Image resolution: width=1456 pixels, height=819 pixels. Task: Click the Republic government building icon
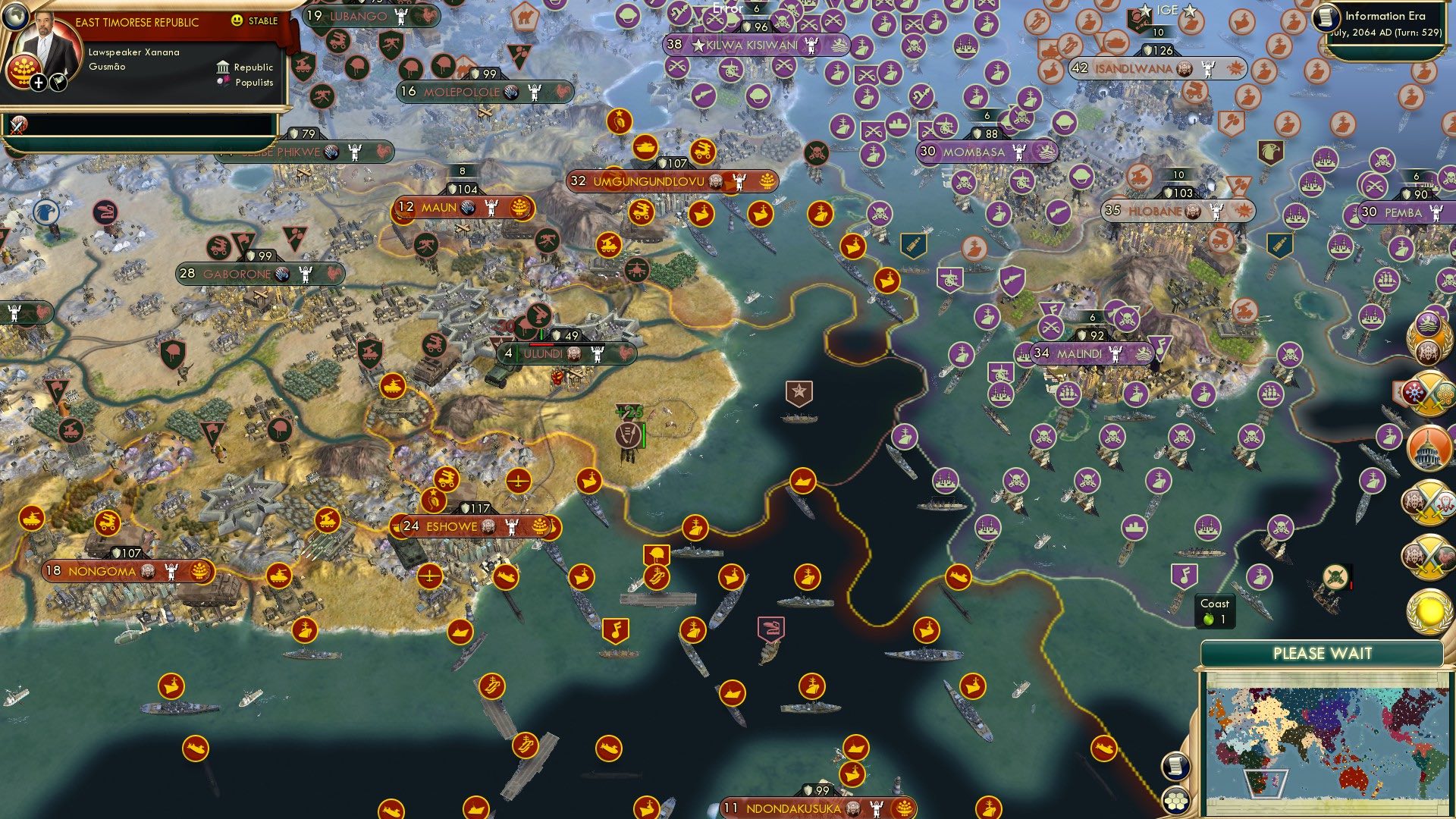(224, 68)
